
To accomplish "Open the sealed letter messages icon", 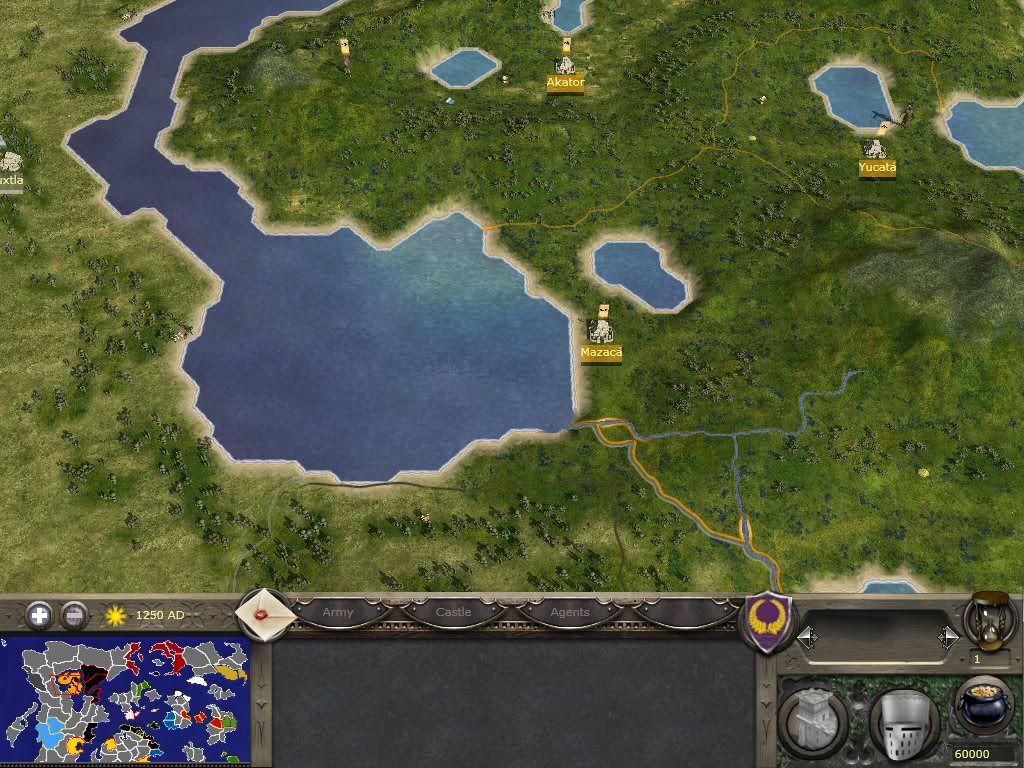I will (x=264, y=612).
